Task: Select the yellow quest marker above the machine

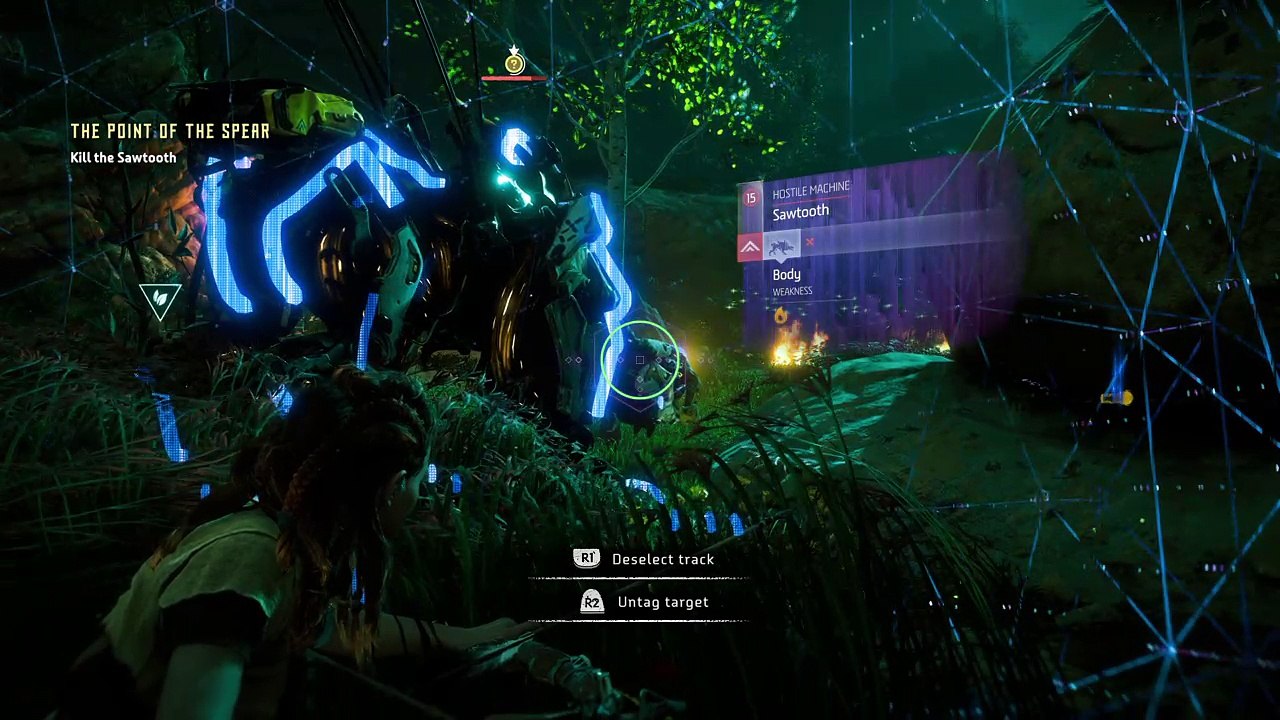Action: [x=514, y=65]
